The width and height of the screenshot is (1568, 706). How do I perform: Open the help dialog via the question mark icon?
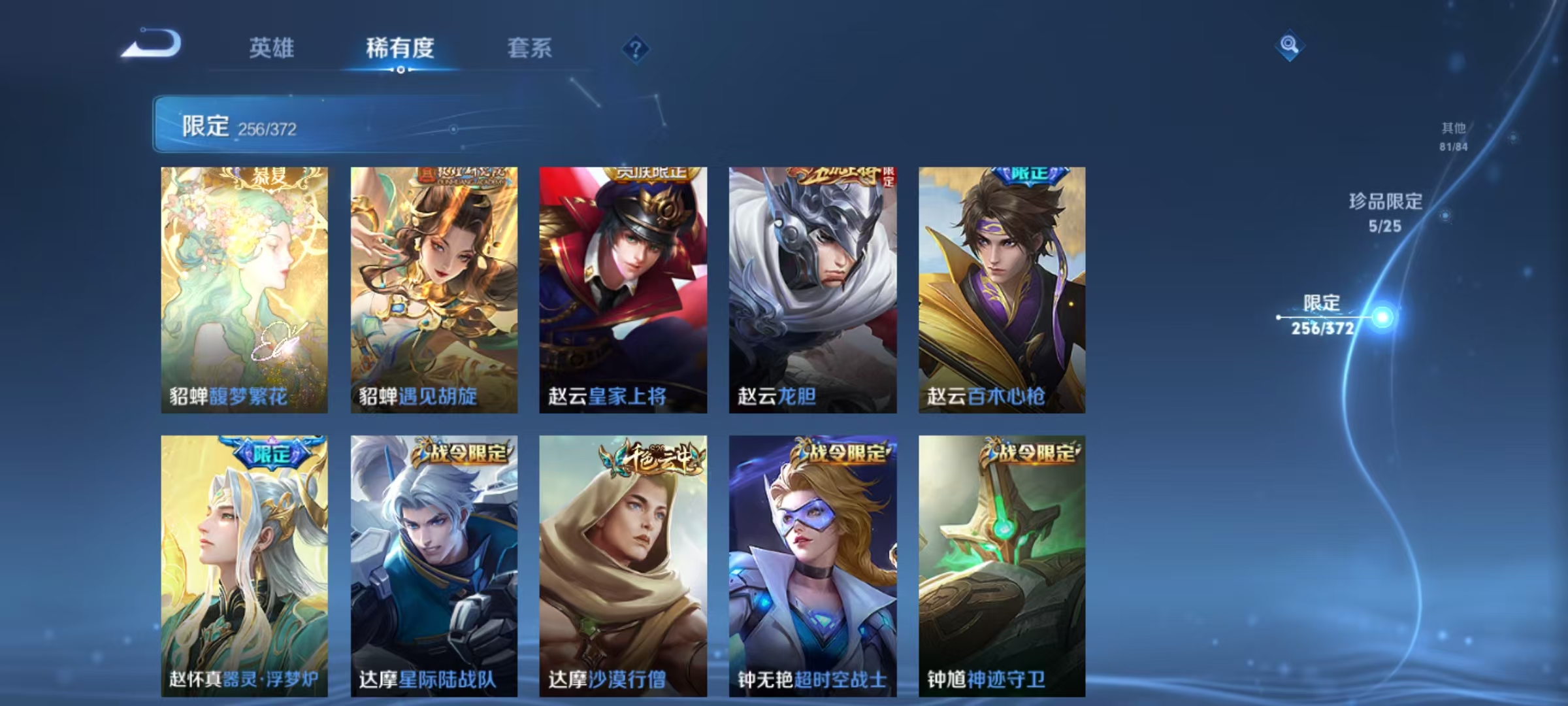pyautogui.click(x=638, y=49)
